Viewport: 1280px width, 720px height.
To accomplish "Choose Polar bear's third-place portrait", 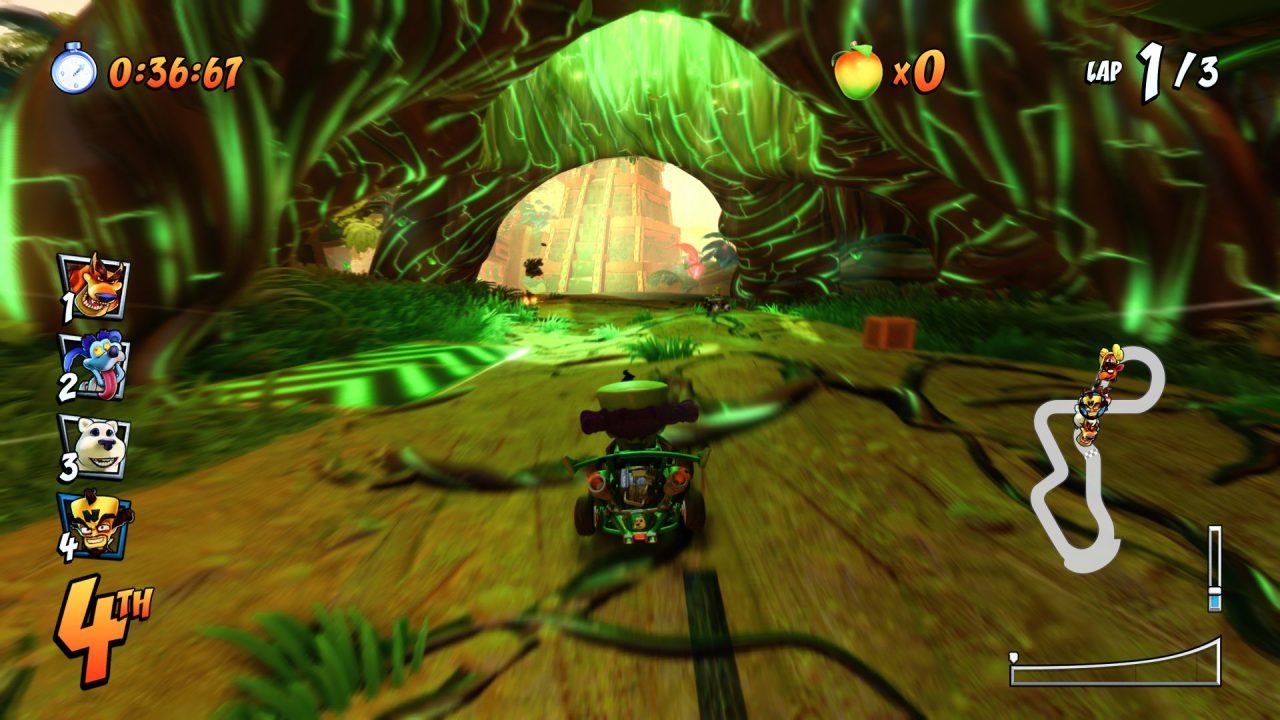I will (x=94, y=446).
